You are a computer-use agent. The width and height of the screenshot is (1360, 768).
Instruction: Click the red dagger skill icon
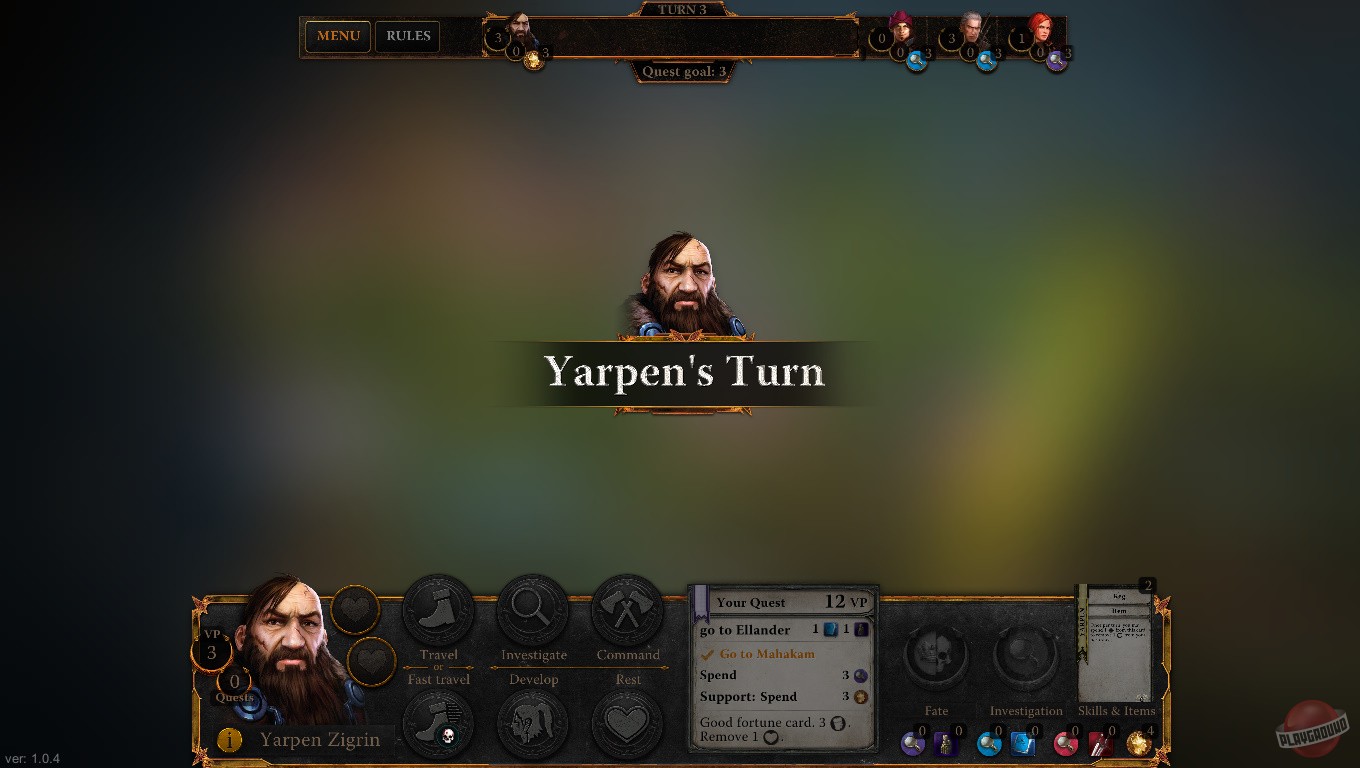tap(1098, 744)
